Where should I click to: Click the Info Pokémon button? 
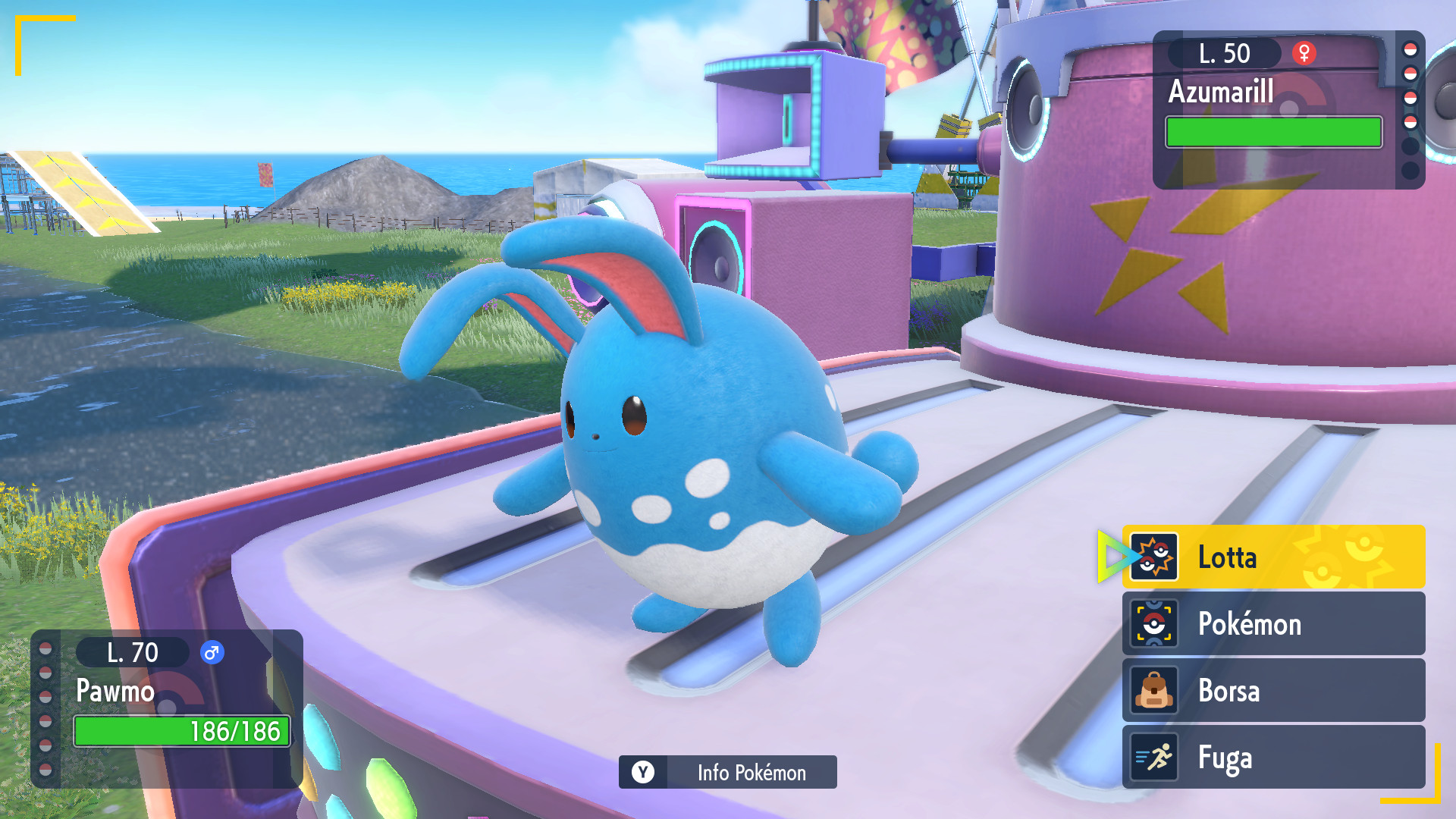tap(726, 773)
